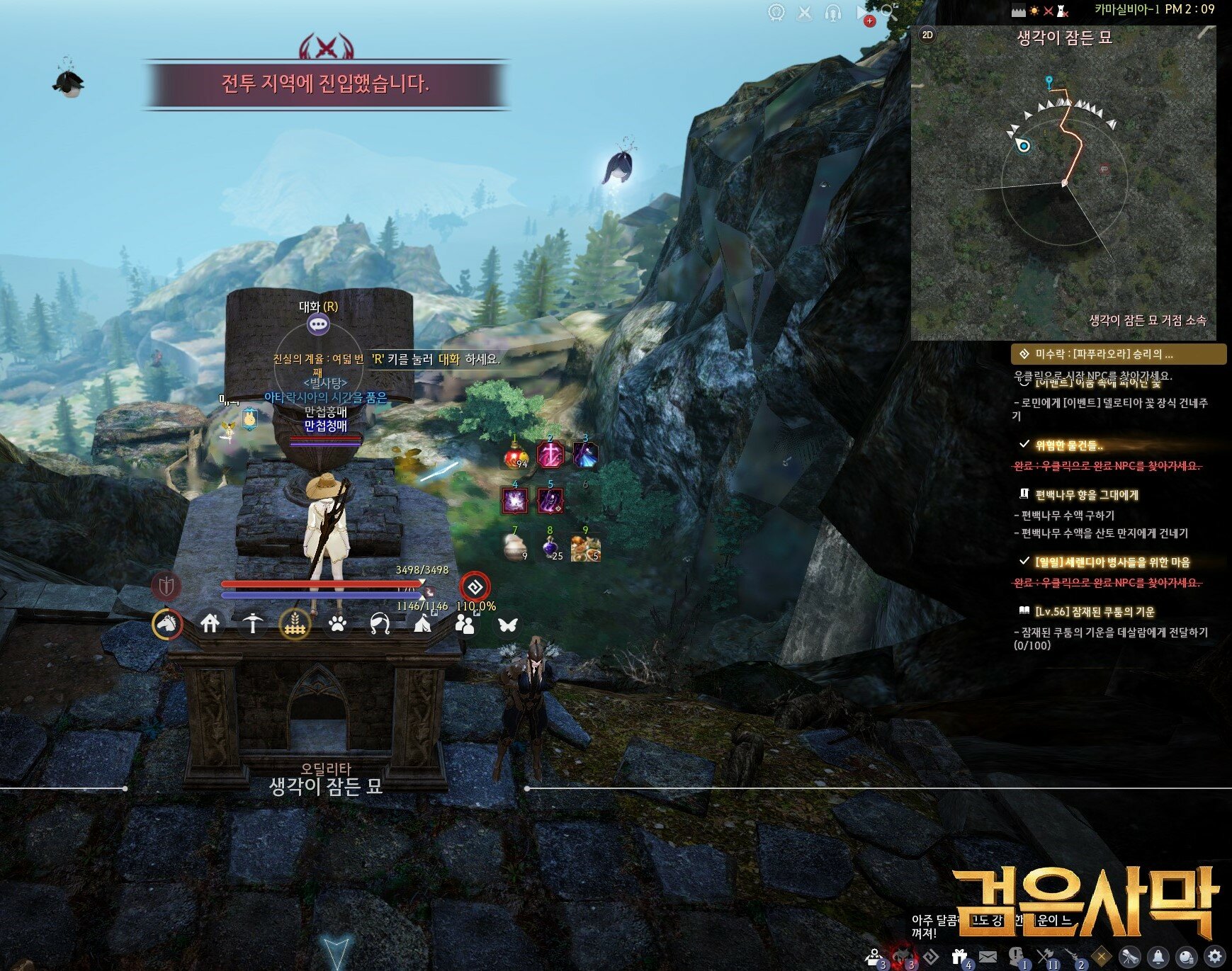The width and height of the screenshot is (1232, 971).
Task: Open the gear settings icon
Action: (x=1216, y=956)
